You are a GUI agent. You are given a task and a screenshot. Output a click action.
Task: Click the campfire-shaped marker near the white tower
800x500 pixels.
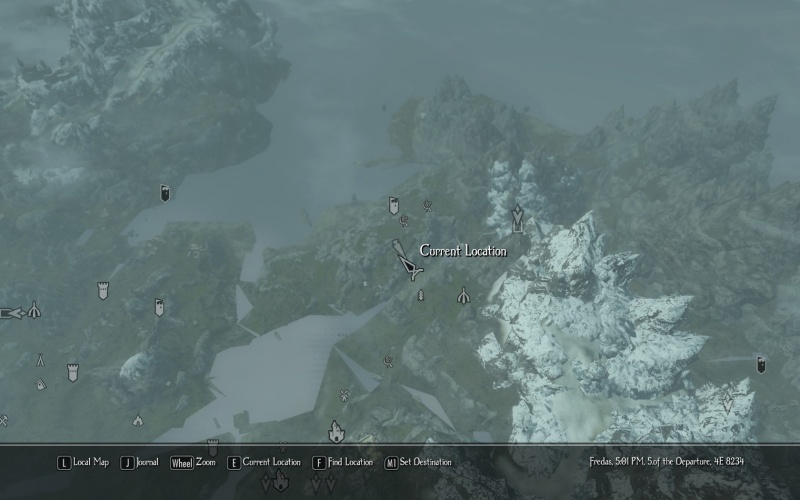[40, 359]
